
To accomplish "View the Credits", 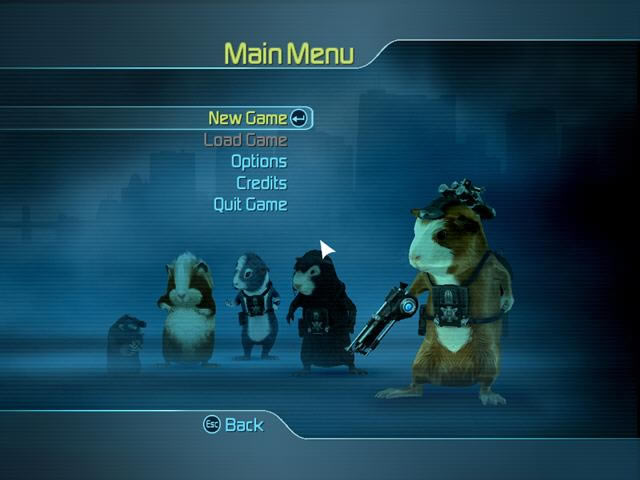I will click(261, 183).
